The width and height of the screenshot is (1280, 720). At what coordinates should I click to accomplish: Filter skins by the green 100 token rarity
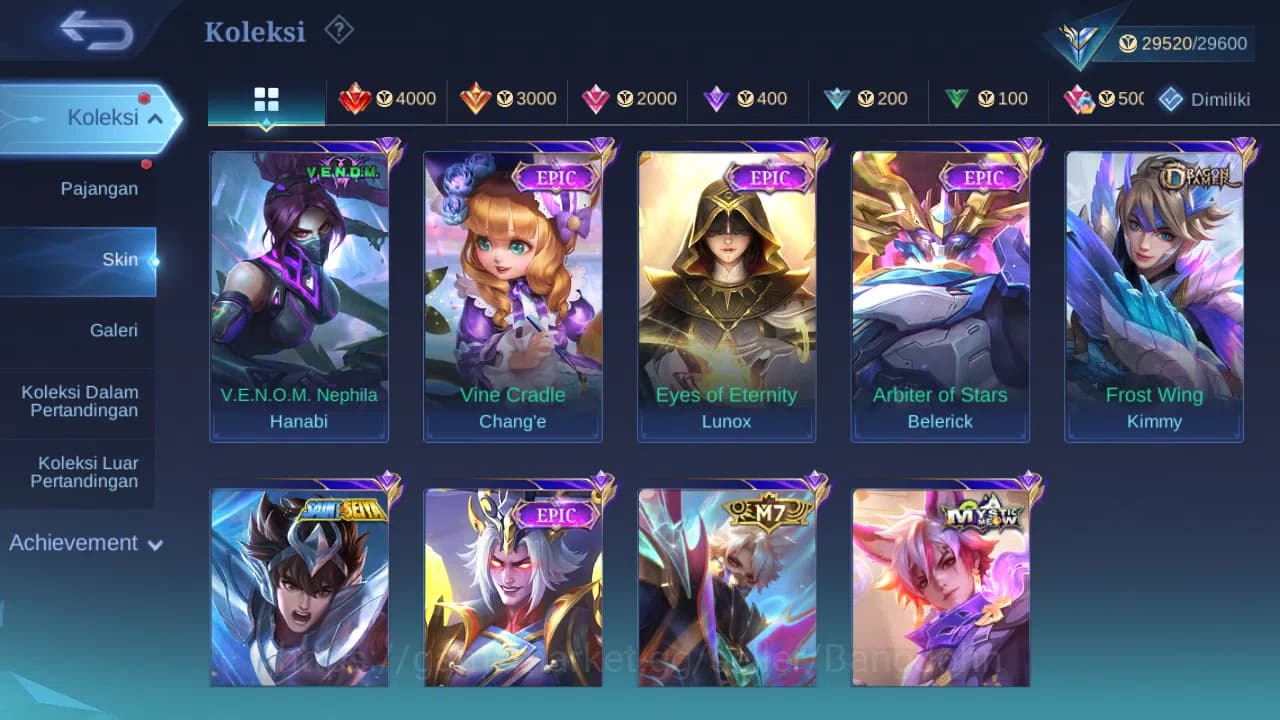990,99
